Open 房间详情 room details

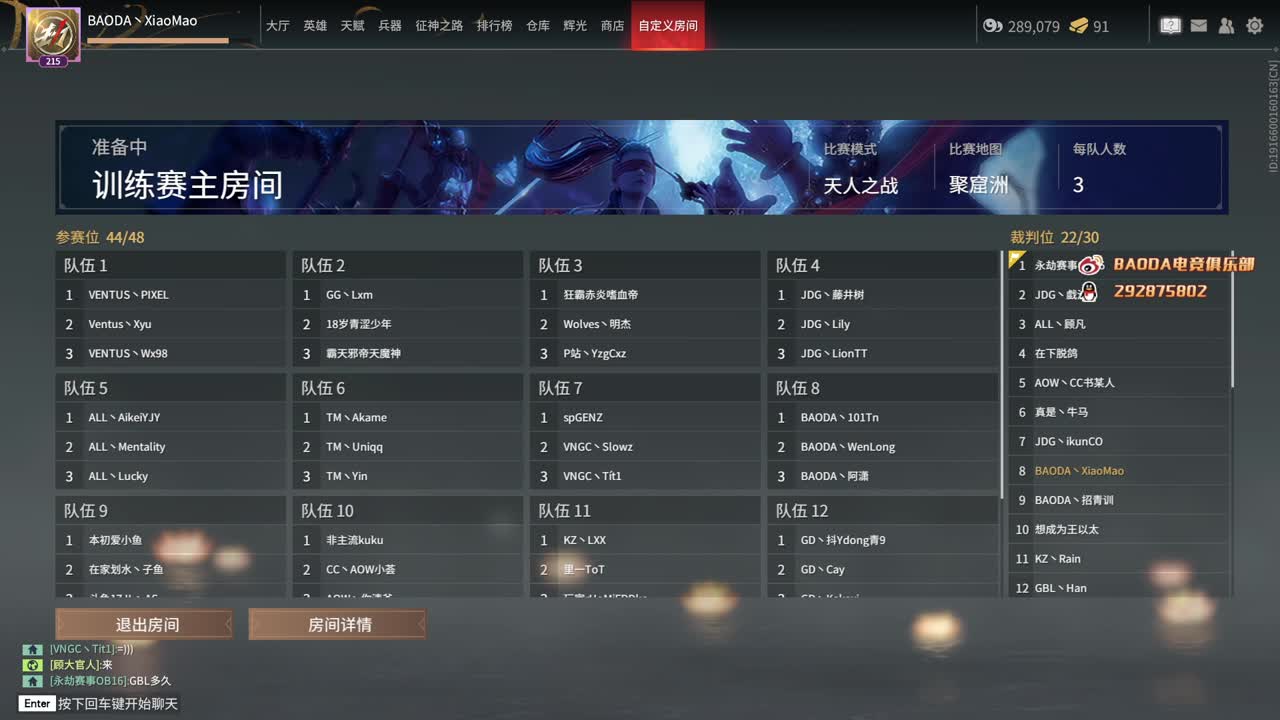336,623
